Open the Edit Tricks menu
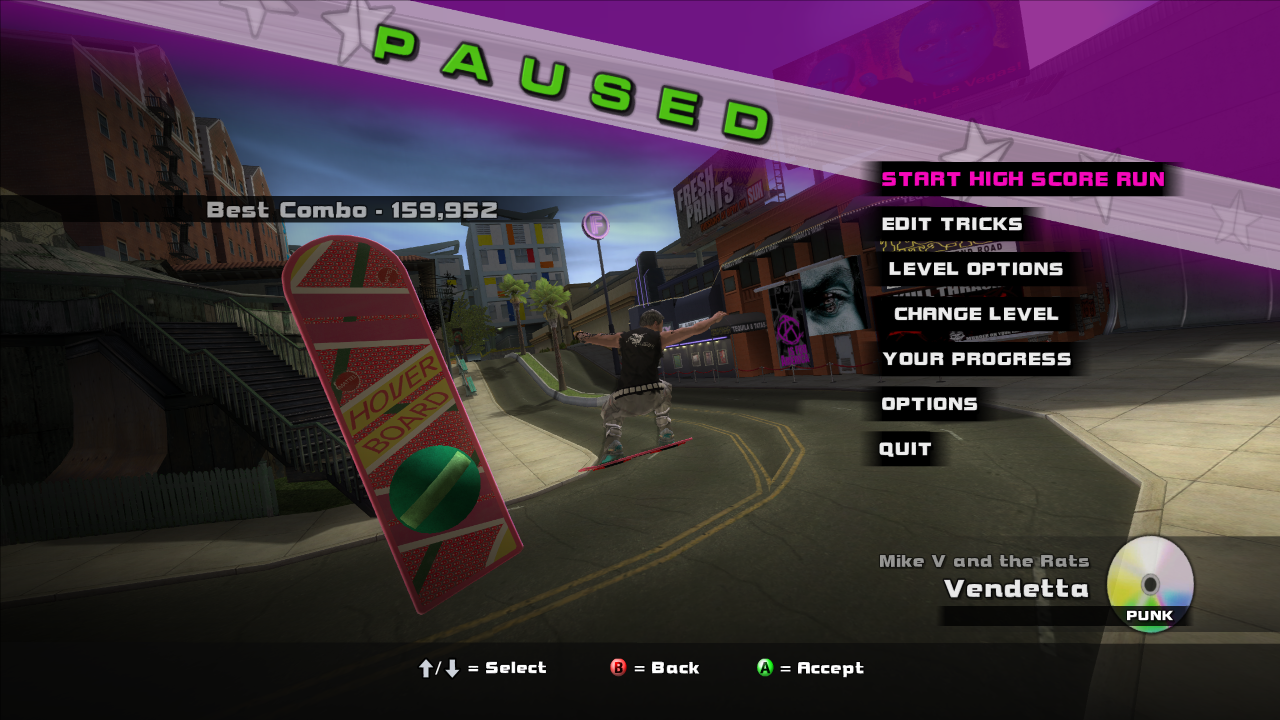Image resolution: width=1280 pixels, height=720 pixels. point(951,224)
